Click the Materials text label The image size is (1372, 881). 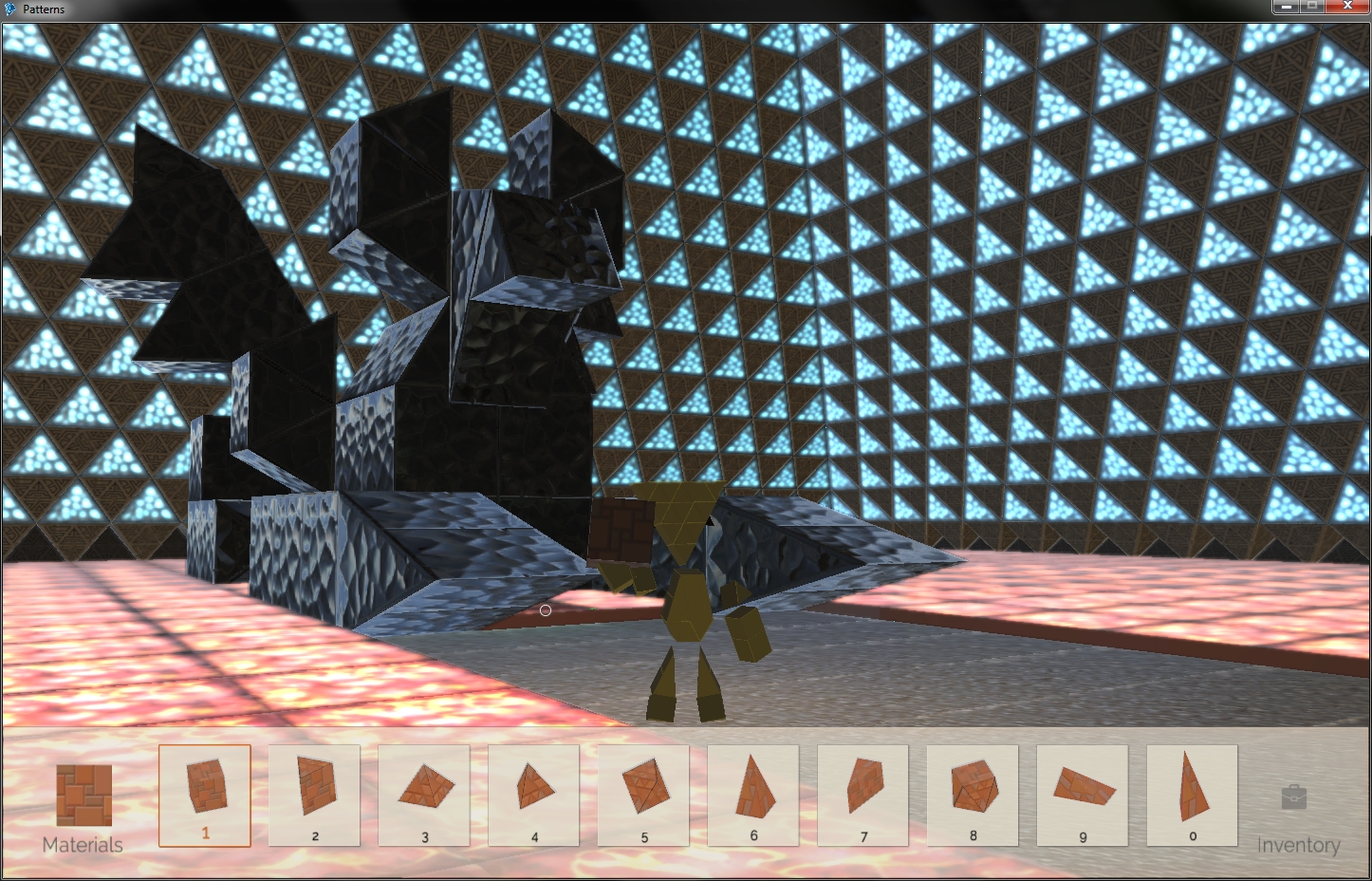tap(82, 843)
